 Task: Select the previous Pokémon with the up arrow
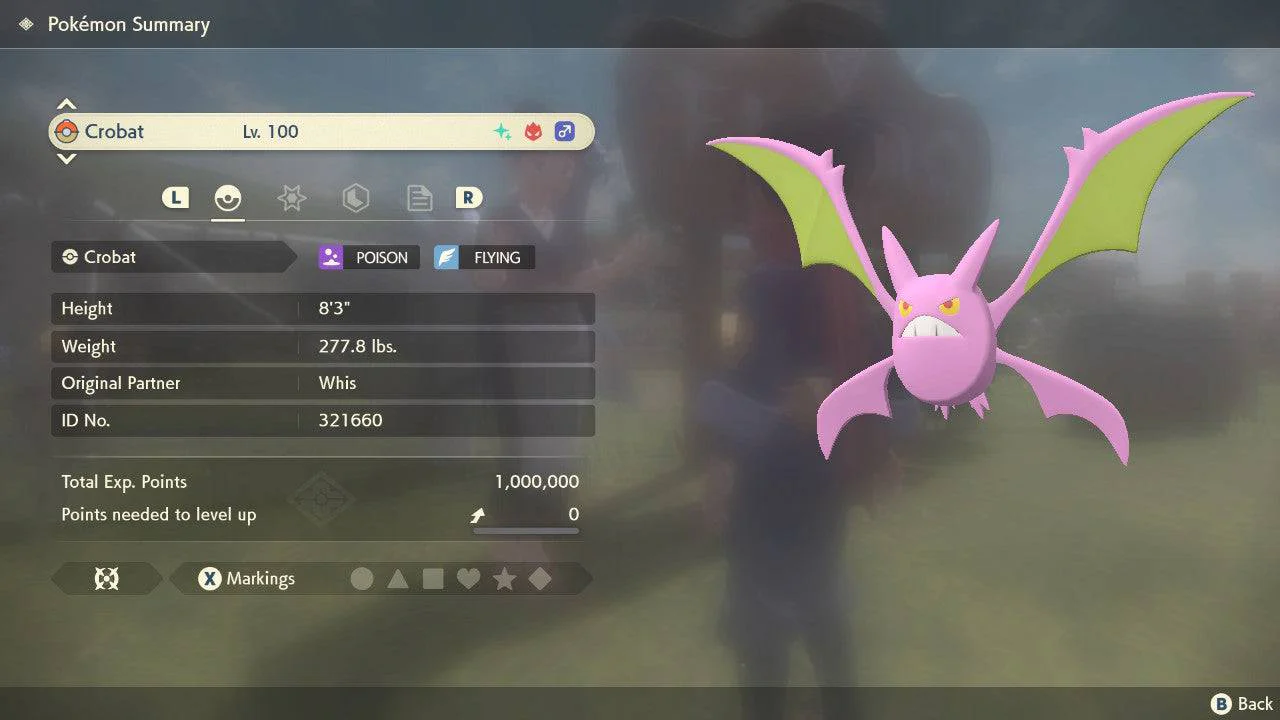66,104
